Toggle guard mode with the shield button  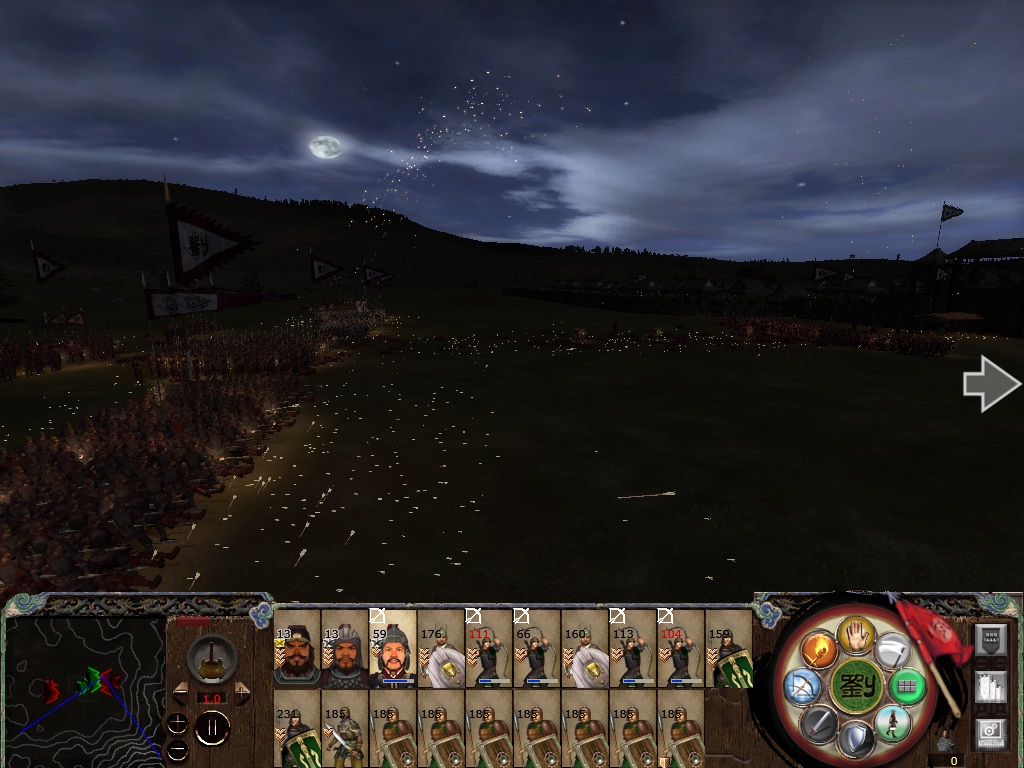coord(855,739)
